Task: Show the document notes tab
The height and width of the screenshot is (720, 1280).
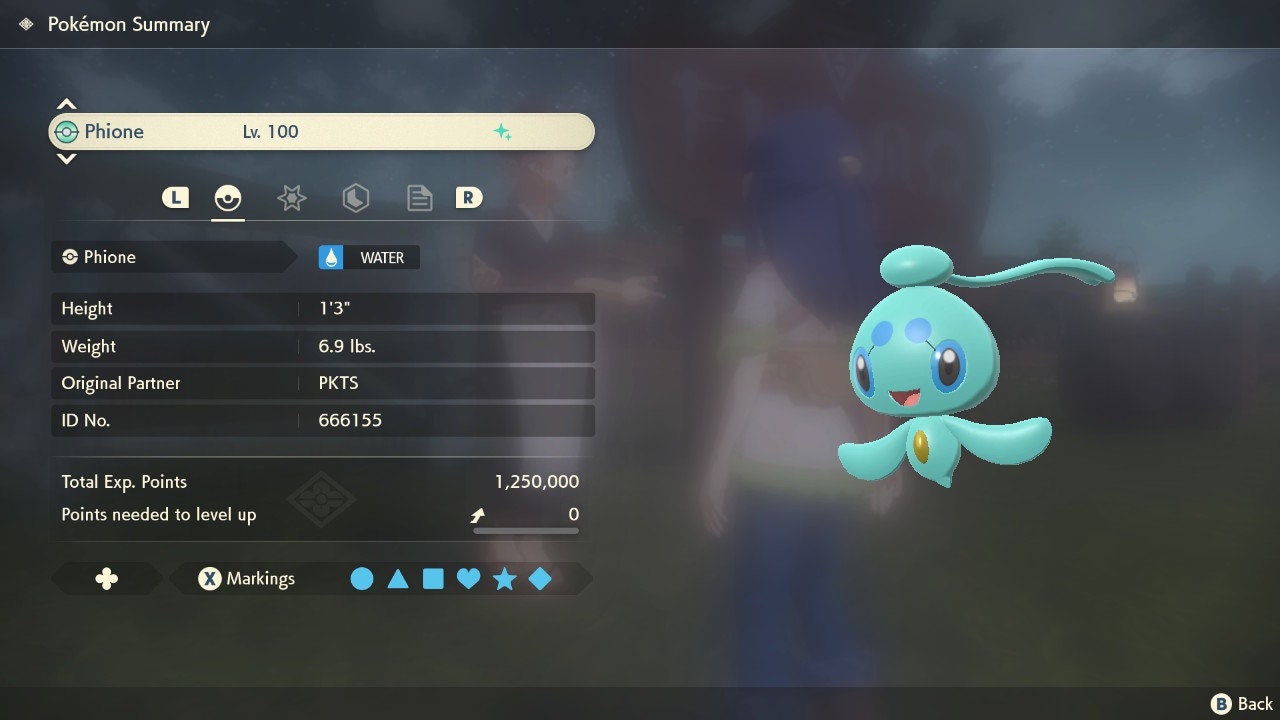Action: [419, 198]
